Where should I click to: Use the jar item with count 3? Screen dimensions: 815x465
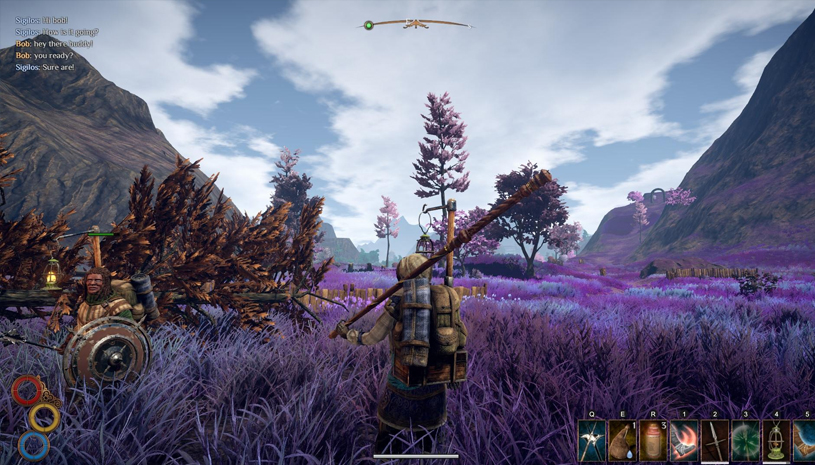point(653,441)
